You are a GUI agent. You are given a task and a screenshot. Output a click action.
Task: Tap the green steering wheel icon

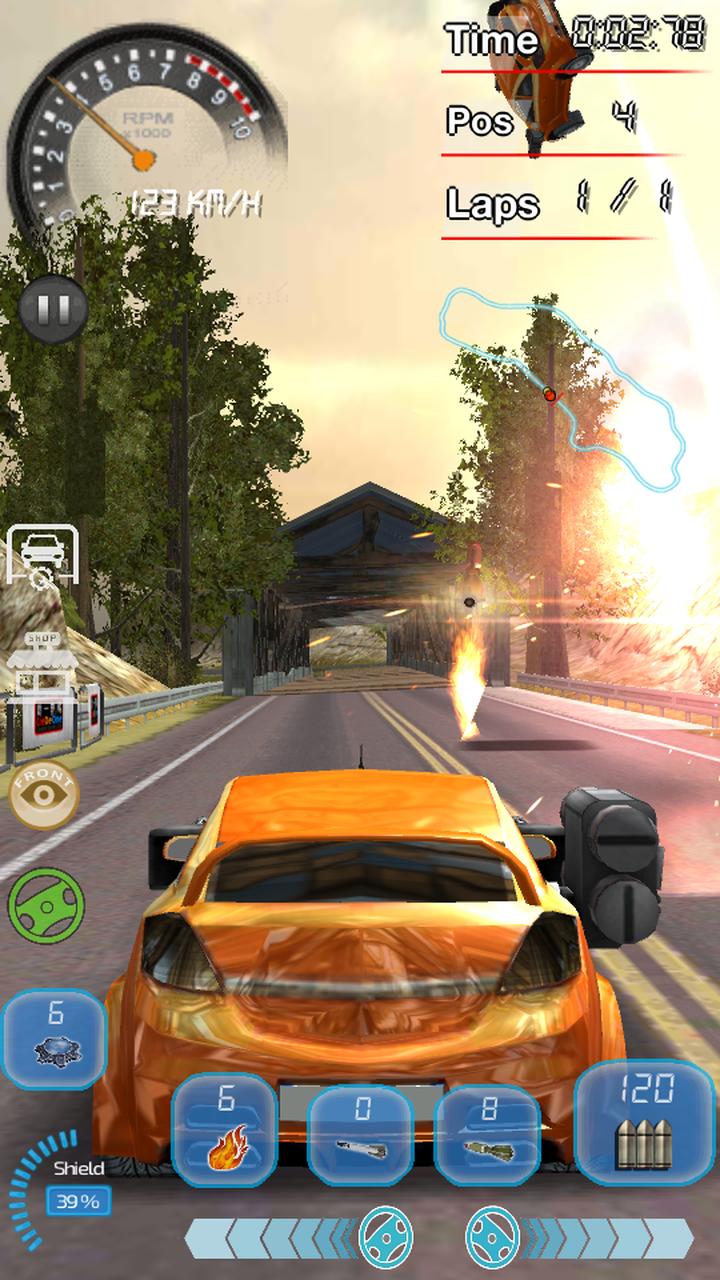click(x=46, y=904)
